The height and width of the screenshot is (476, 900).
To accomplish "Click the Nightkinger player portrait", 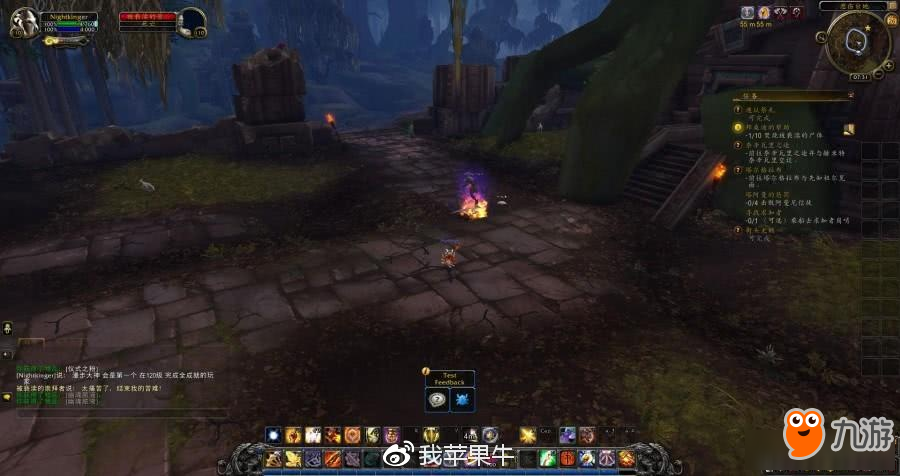I will click(x=25, y=21).
